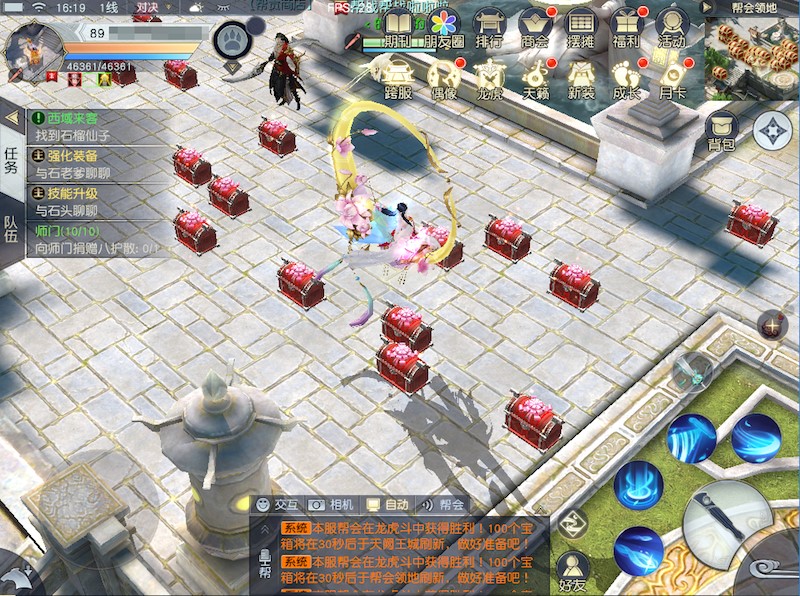
Task: Open the 成长 growth footprint icon
Action: (x=626, y=78)
